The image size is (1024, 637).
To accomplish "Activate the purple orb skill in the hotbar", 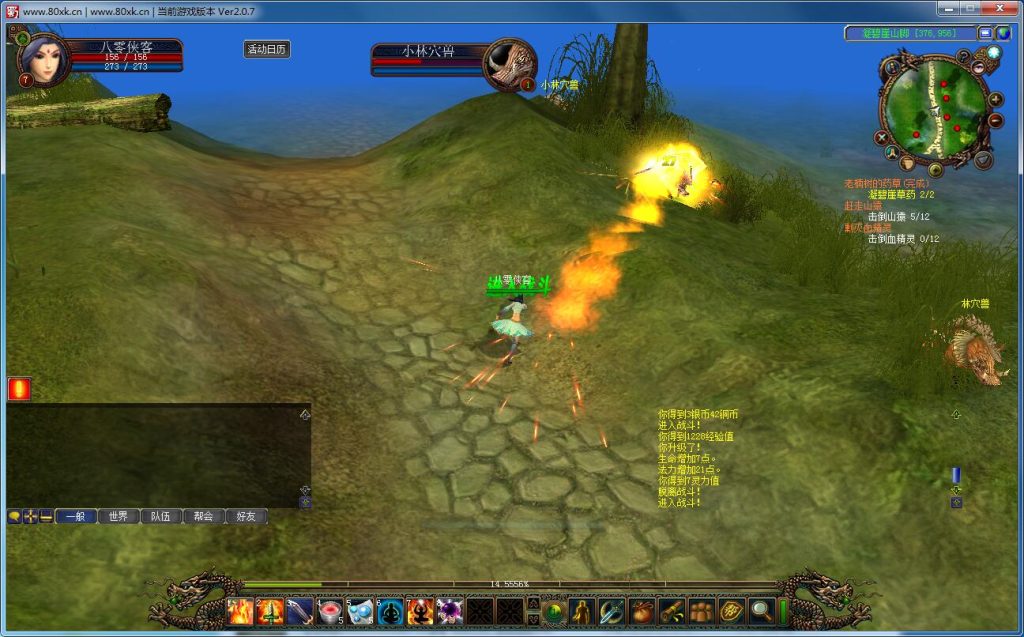I will point(450,610).
